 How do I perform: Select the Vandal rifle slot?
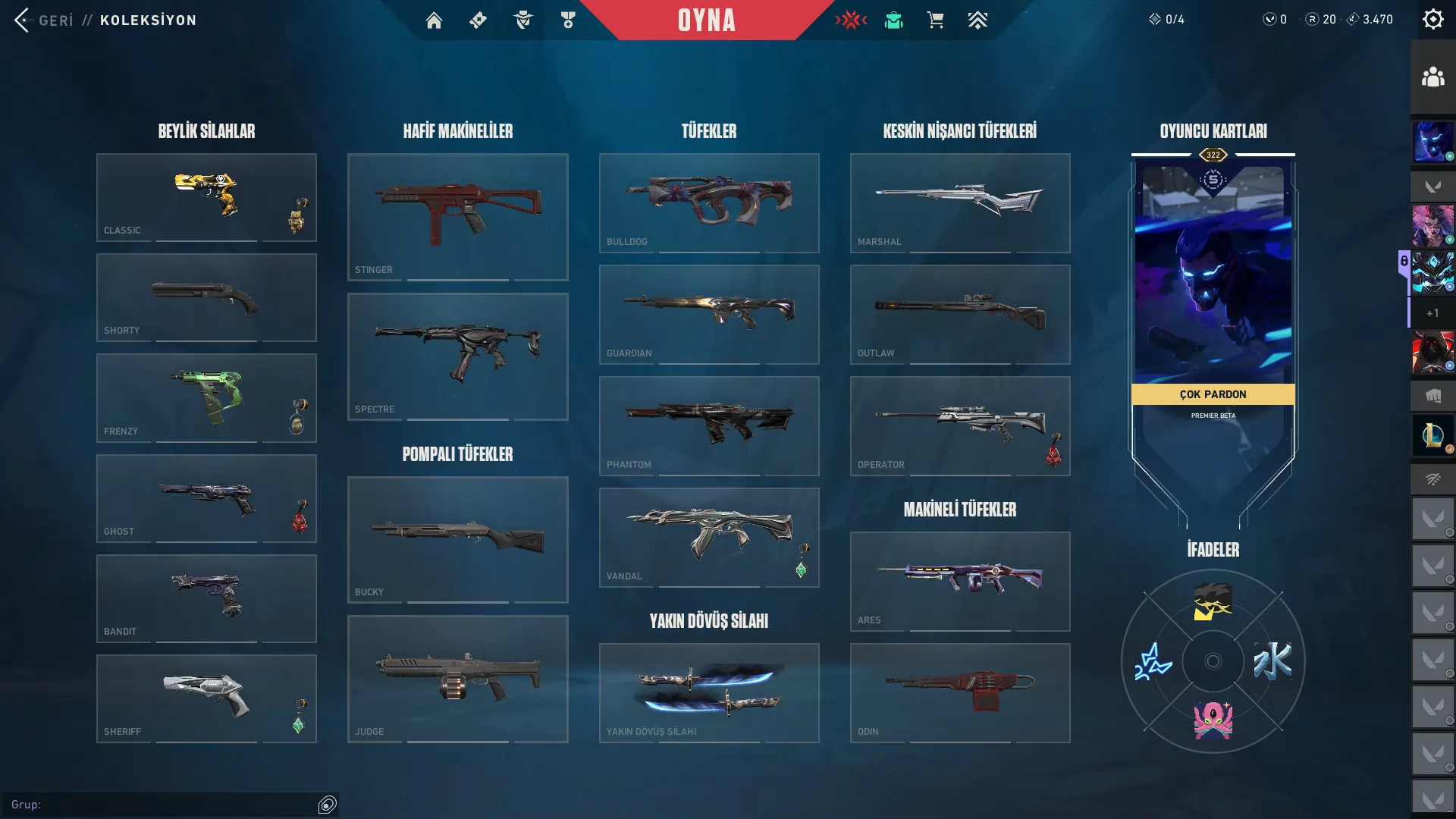pos(709,537)
